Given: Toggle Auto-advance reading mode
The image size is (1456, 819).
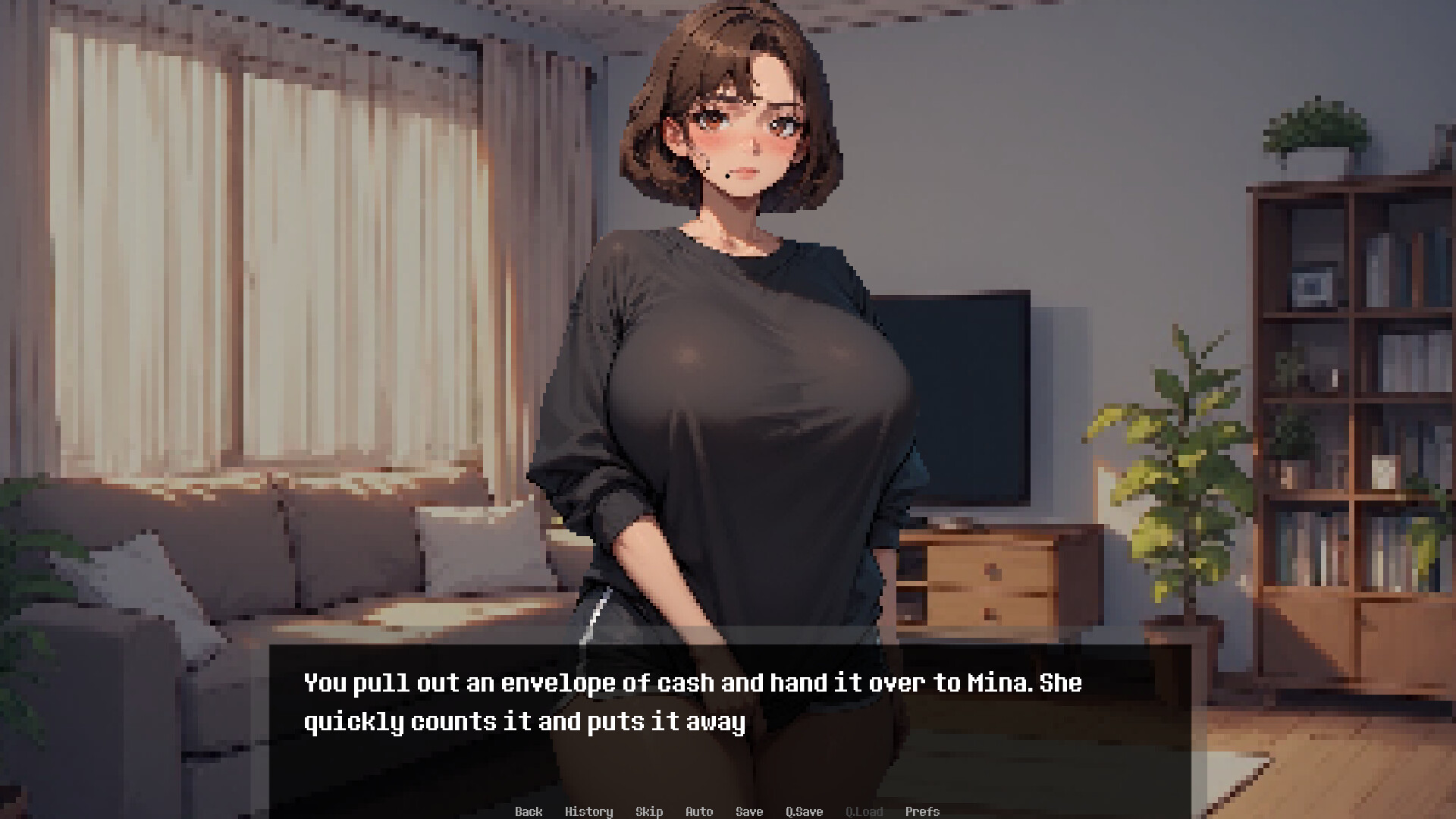Looking at the screenshot, I should [698, 811].
